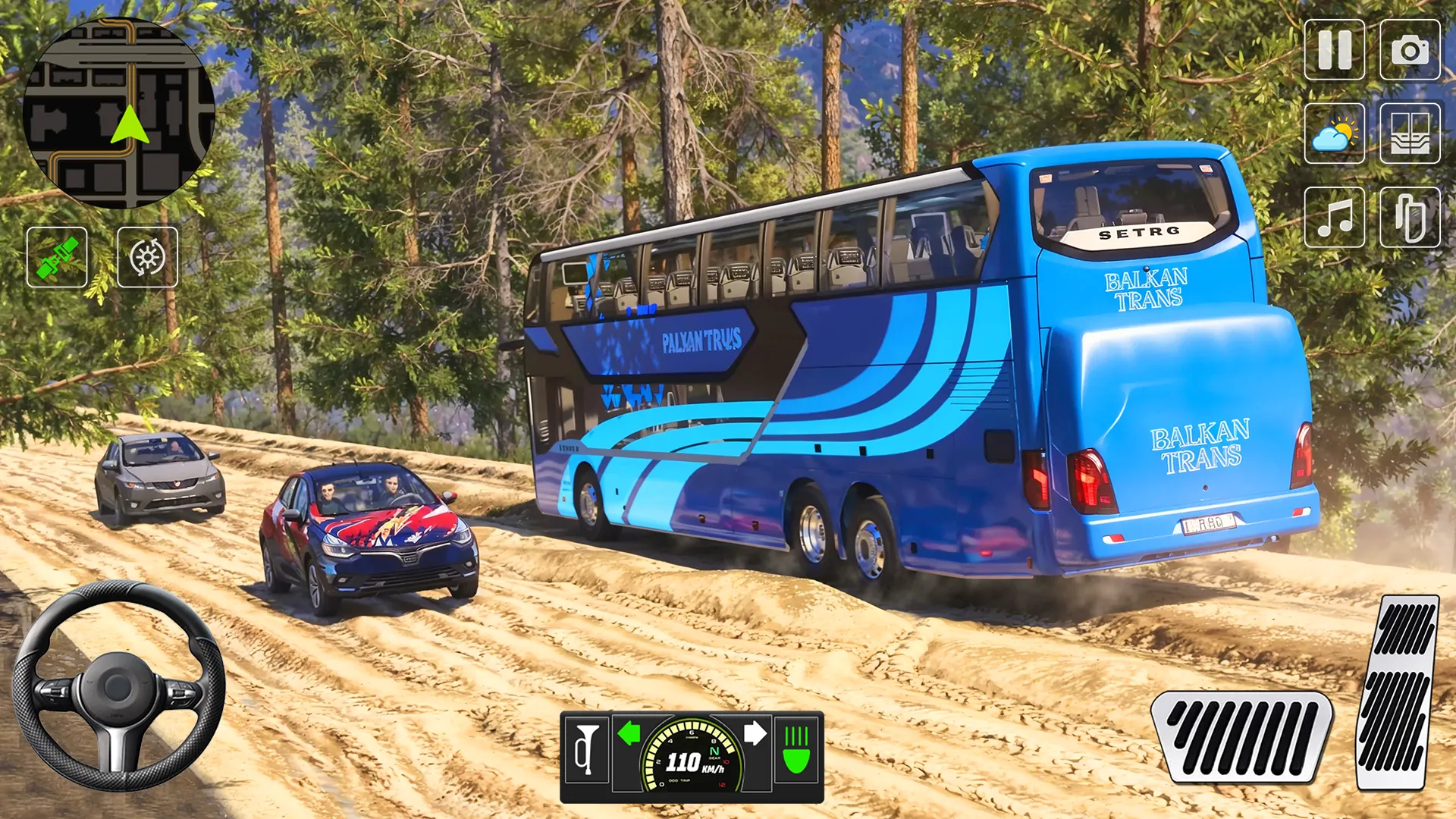Toggle the green seatbelt indicator
The image size is (1456, 819).
coord(57,258)
